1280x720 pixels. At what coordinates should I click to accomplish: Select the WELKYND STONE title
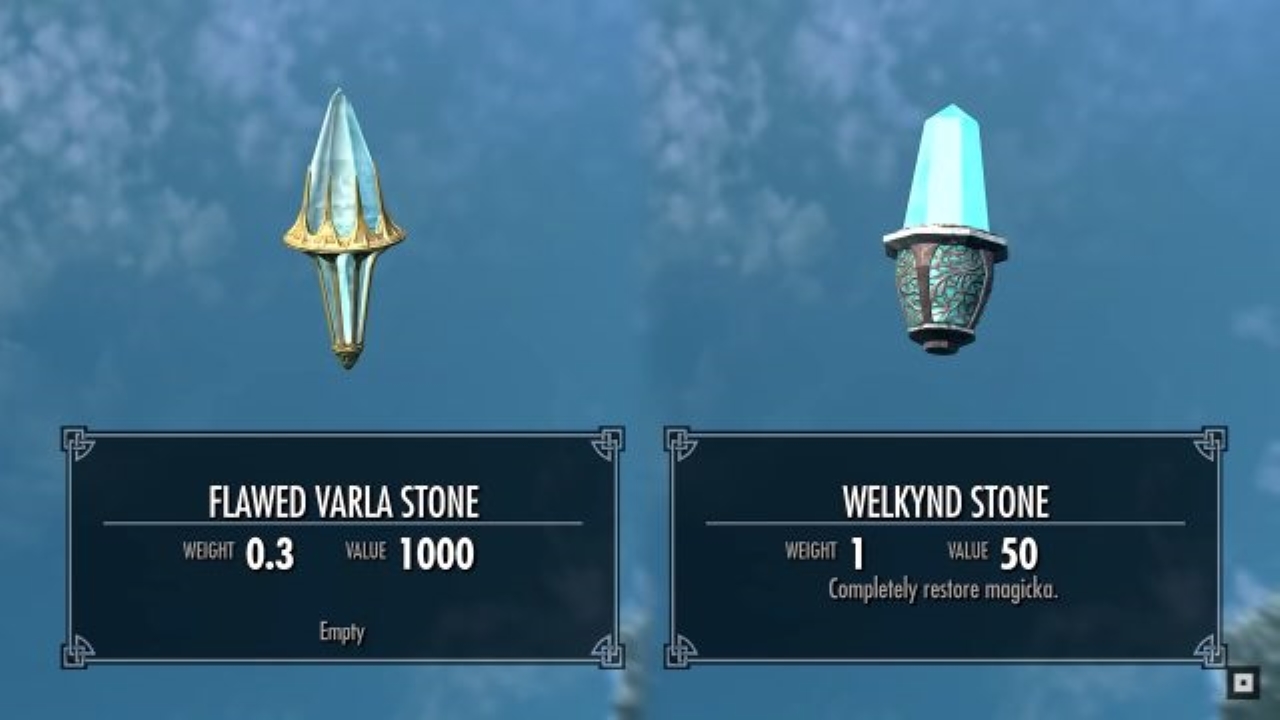point(944,499)
